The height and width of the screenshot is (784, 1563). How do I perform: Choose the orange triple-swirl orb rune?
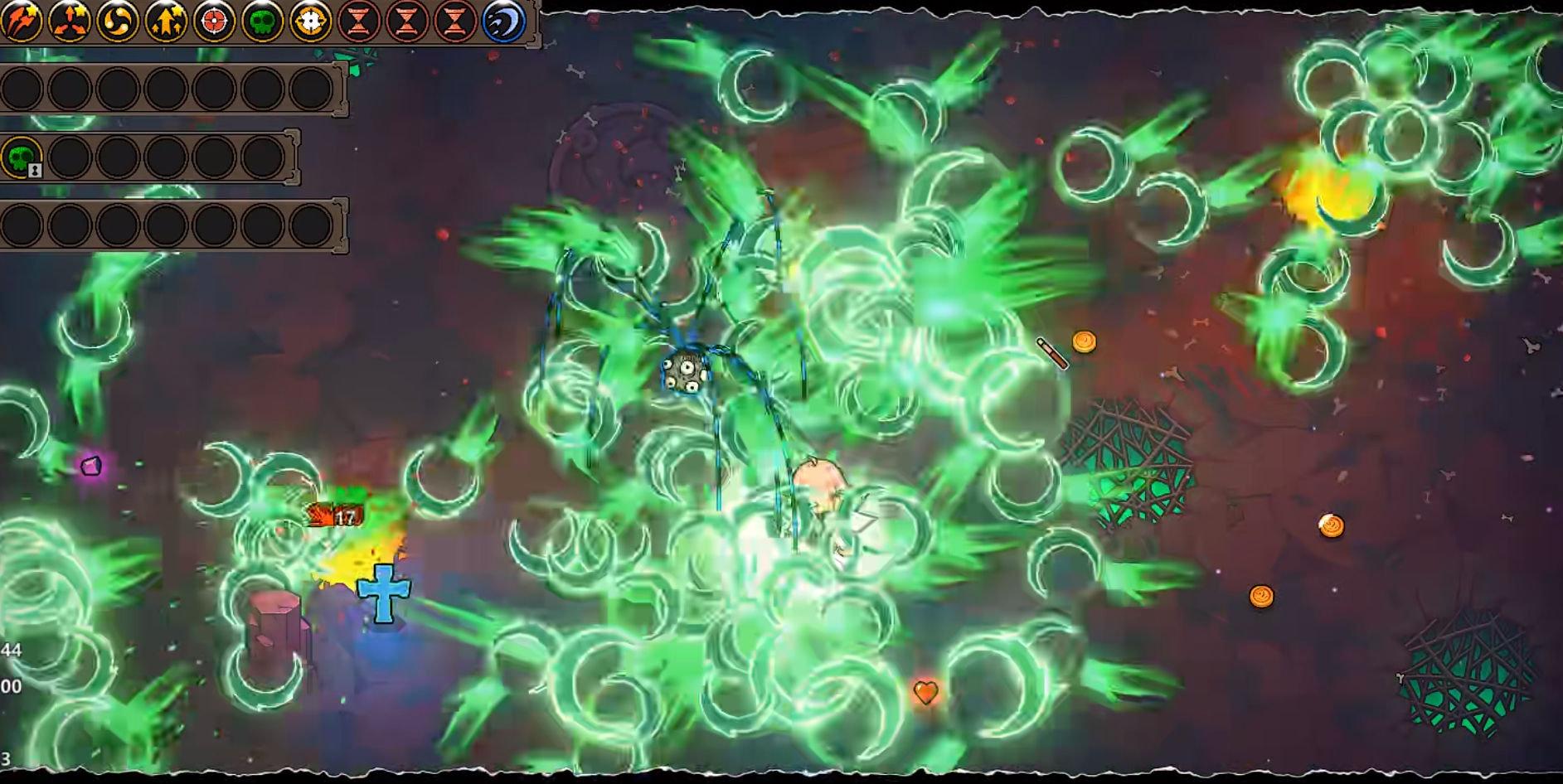(118, 21)
